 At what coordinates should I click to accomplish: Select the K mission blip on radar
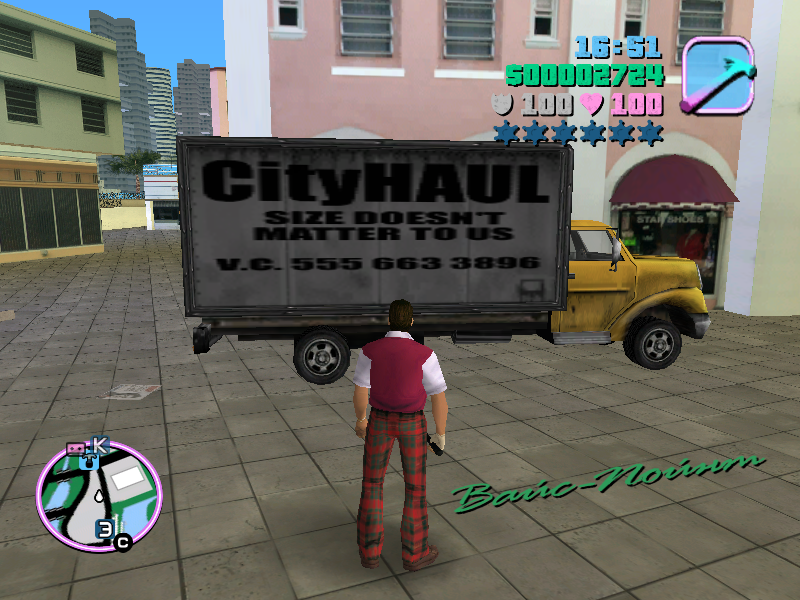point(99,444)
